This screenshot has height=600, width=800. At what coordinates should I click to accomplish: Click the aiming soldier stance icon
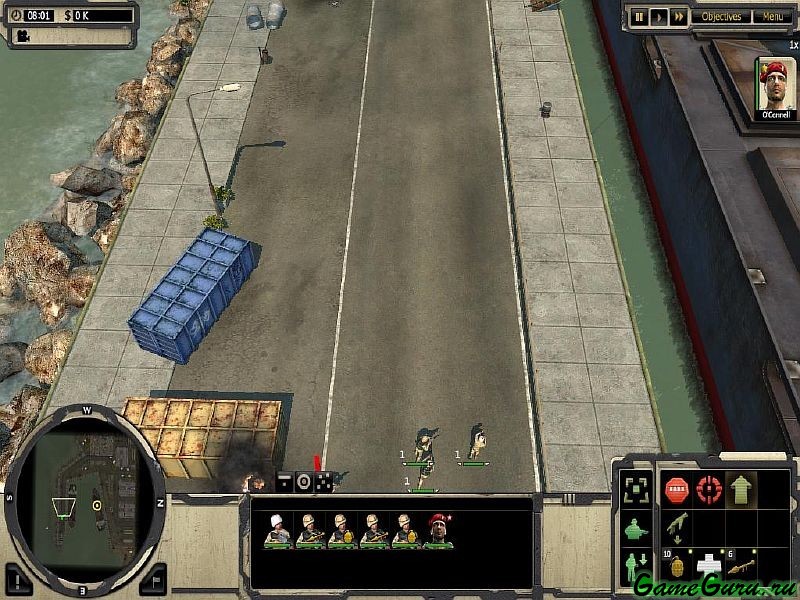[x=634, y=530]
